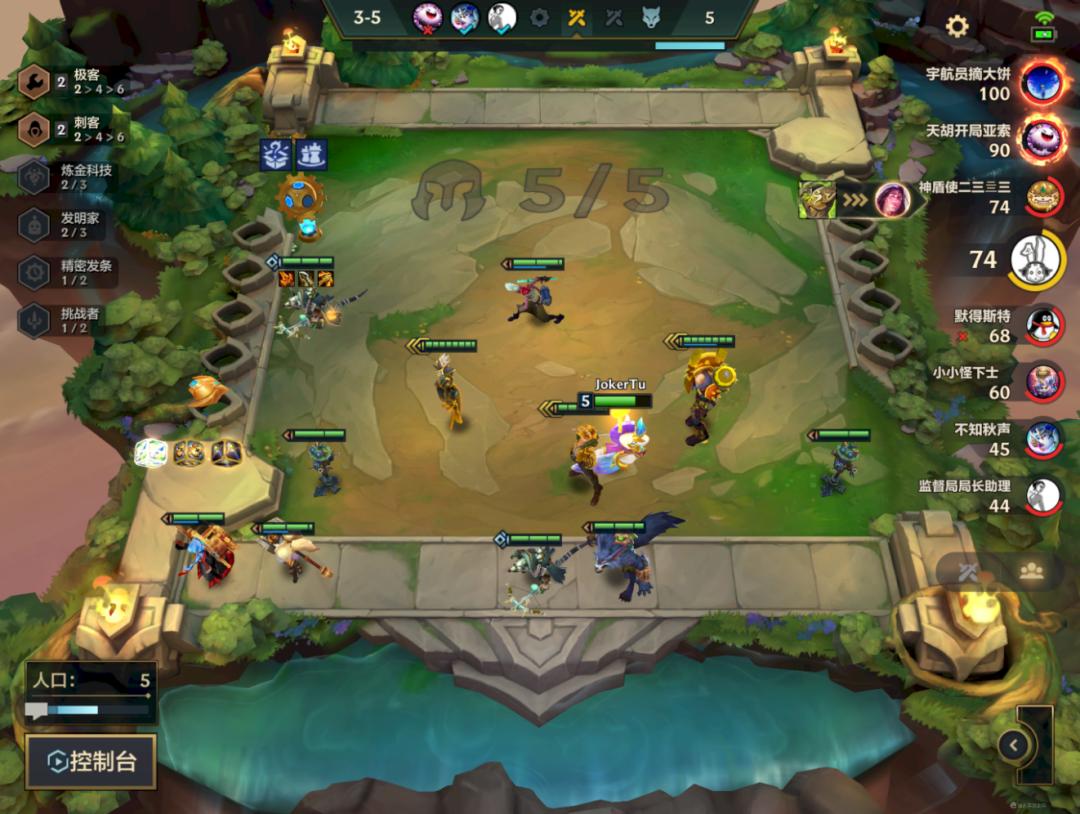
Task: Show 炼金科技 trait details
Action: tap(70, 177)
